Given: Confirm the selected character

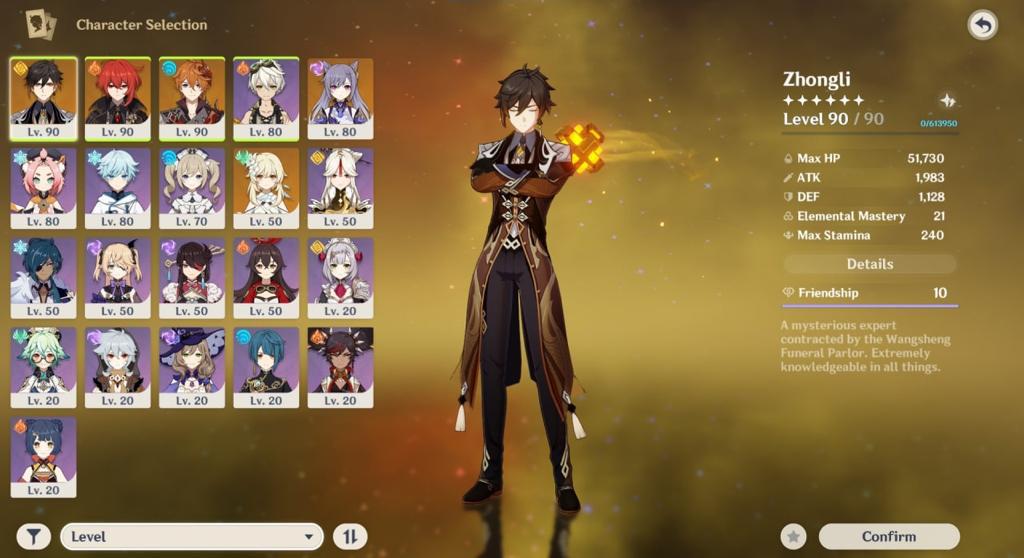Looking at the screenshot, I should [888, 537].
